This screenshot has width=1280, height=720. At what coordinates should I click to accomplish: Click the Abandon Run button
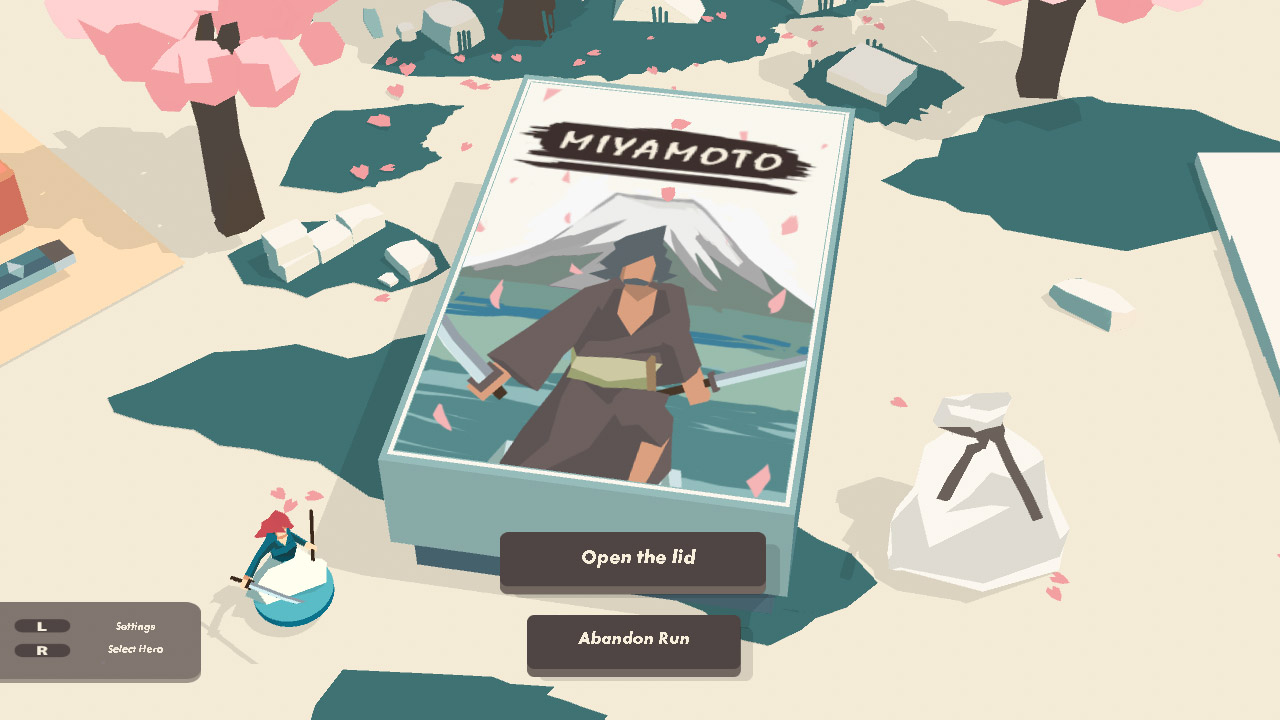(x=633, y=640)
